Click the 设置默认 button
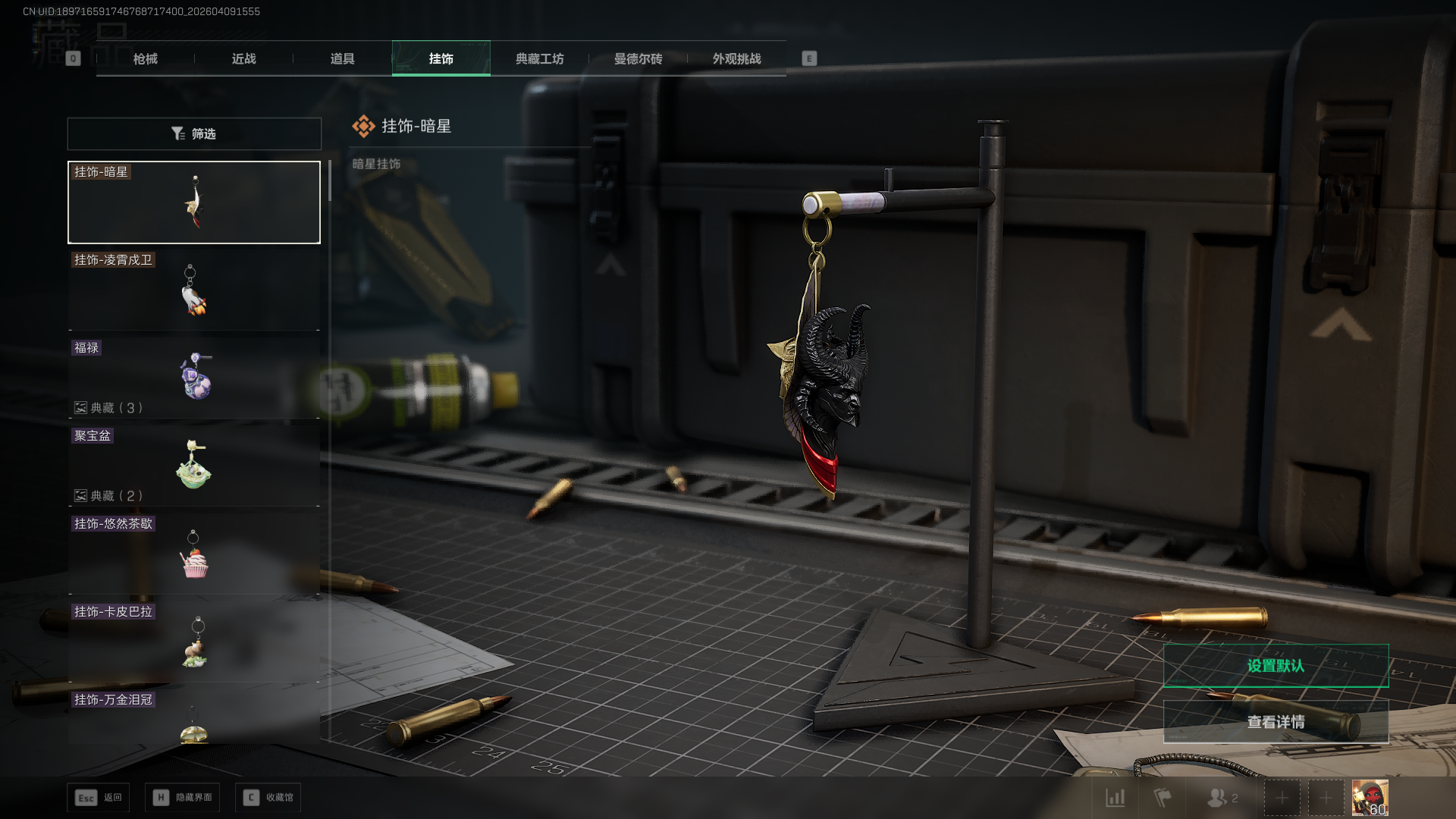Image resolution: width=1456 pixels, height=819 pixels. pos(1276,666)
